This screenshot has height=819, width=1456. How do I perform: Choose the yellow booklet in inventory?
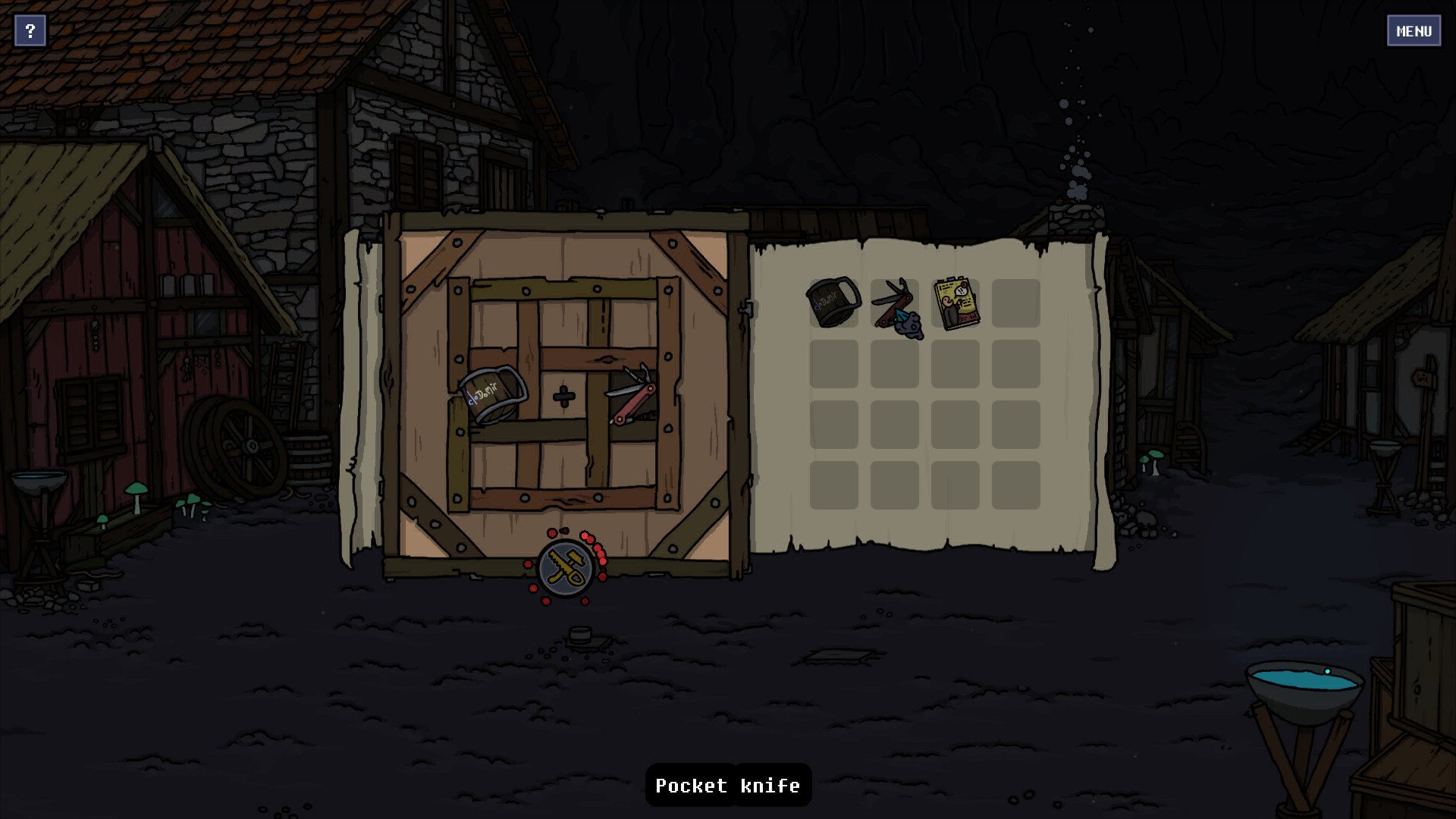(955, 303)
